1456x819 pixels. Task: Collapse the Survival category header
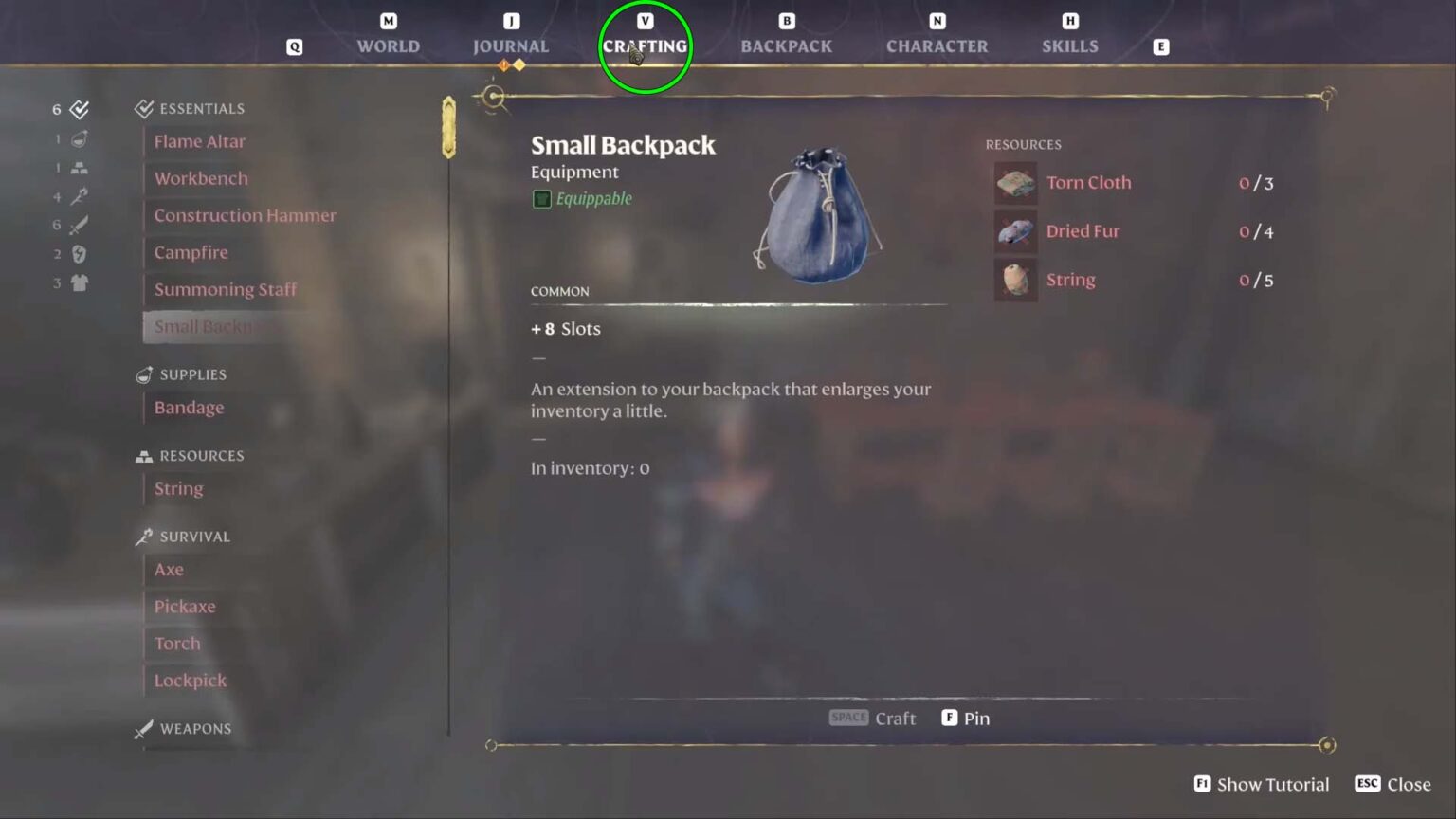click(x=193, y=537)
